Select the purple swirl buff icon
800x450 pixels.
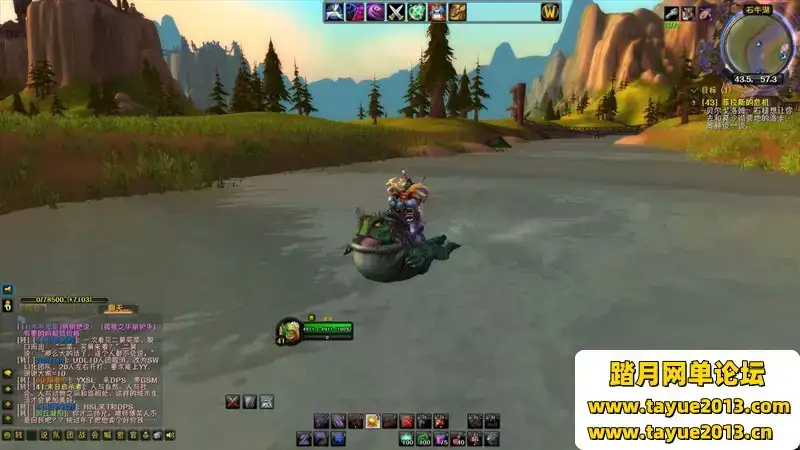pyautogui.click(x=374, y=12)
